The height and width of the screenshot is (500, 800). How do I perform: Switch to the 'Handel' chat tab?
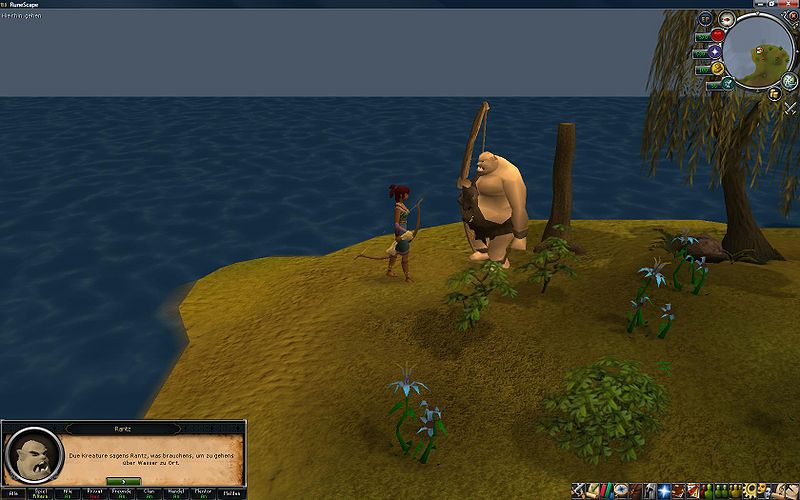[x=176, y=493]
